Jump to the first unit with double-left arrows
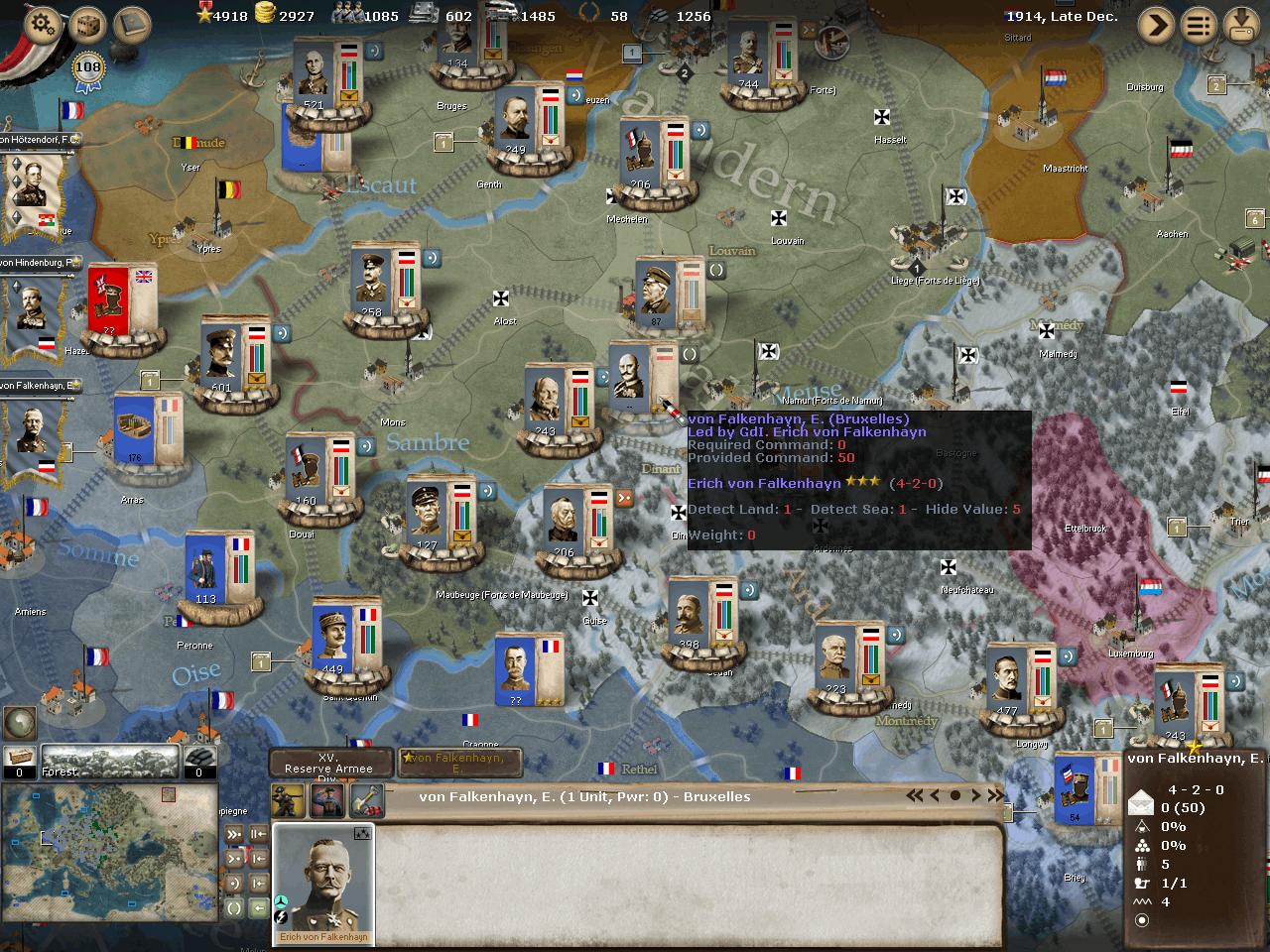The width and height of the screenshot is (1270, 952). pyautogui.click(x=915, y=795)
